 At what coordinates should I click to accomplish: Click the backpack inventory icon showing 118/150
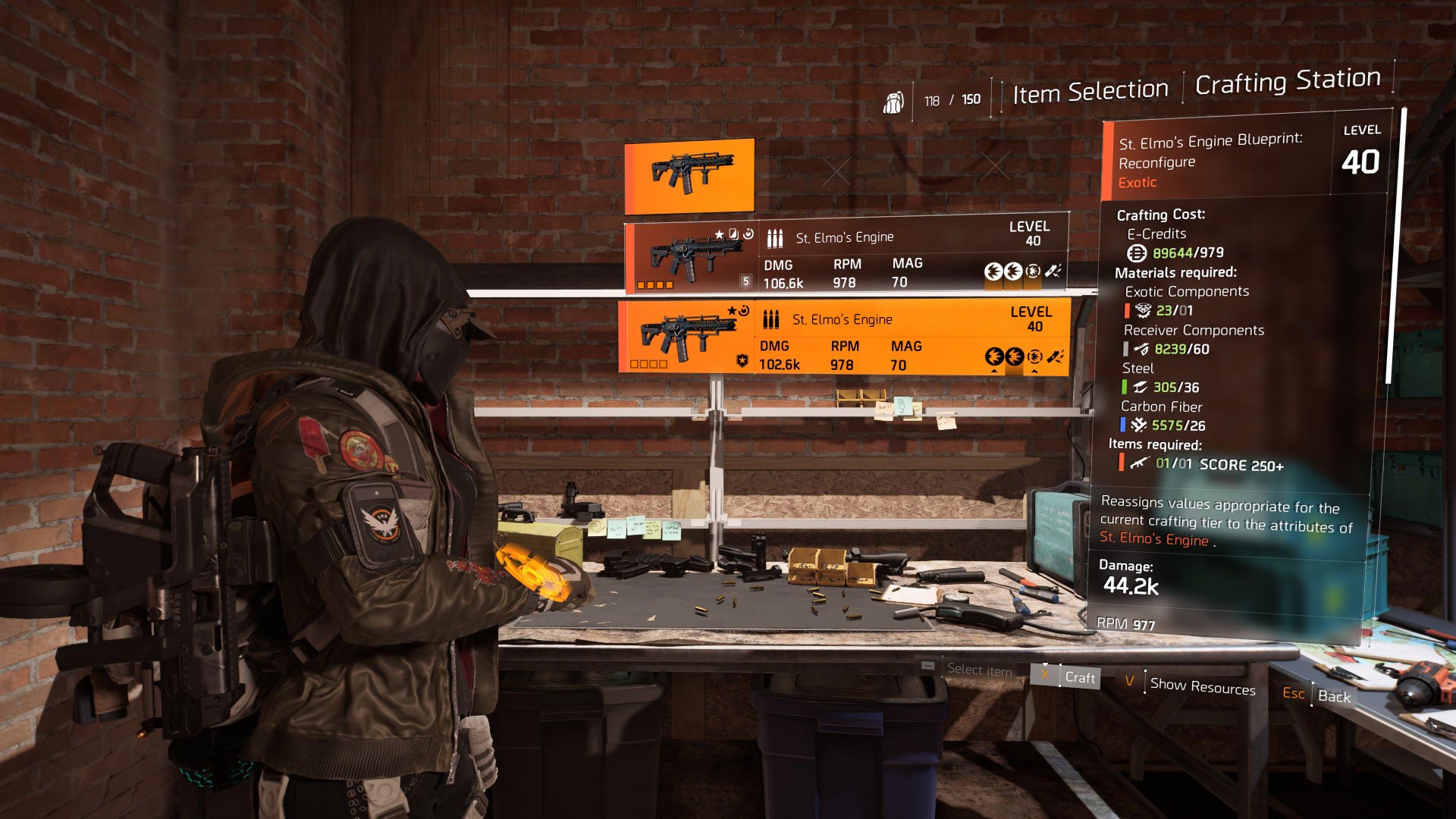pos(896,99)
